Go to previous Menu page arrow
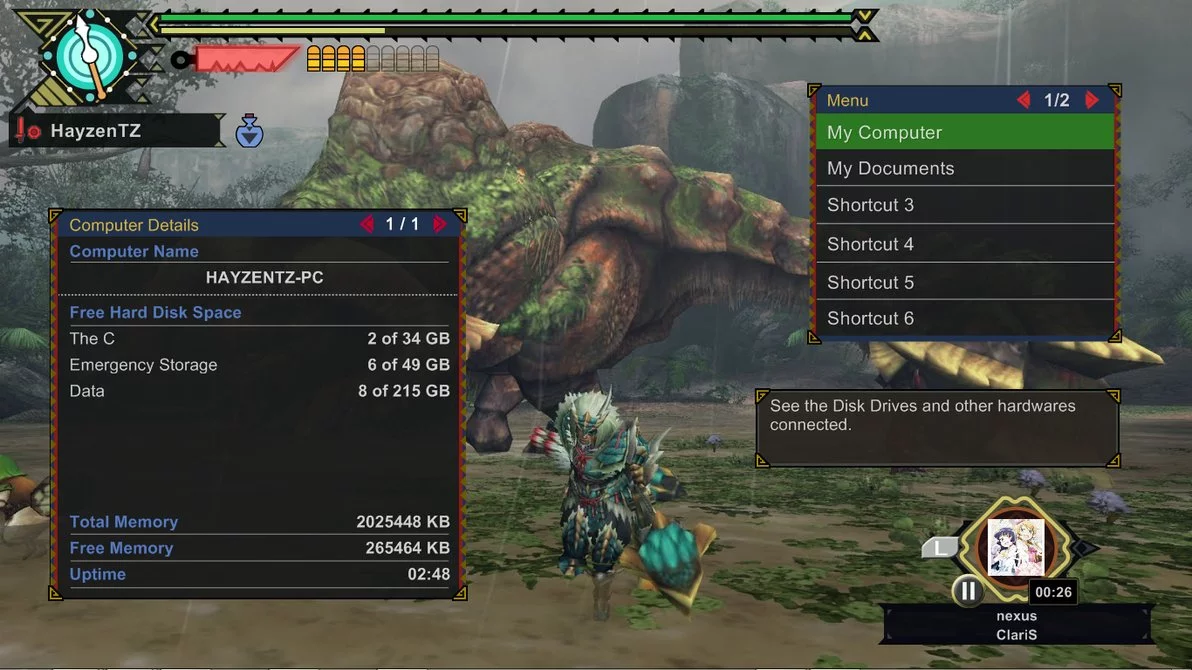 pos(1023,100)
